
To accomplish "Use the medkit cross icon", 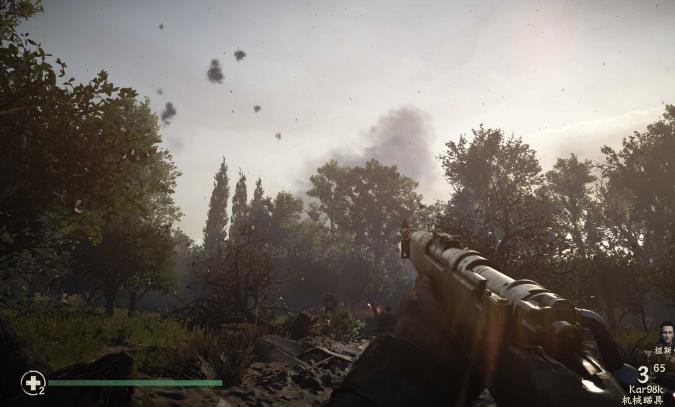I will (x=32, y=382).
